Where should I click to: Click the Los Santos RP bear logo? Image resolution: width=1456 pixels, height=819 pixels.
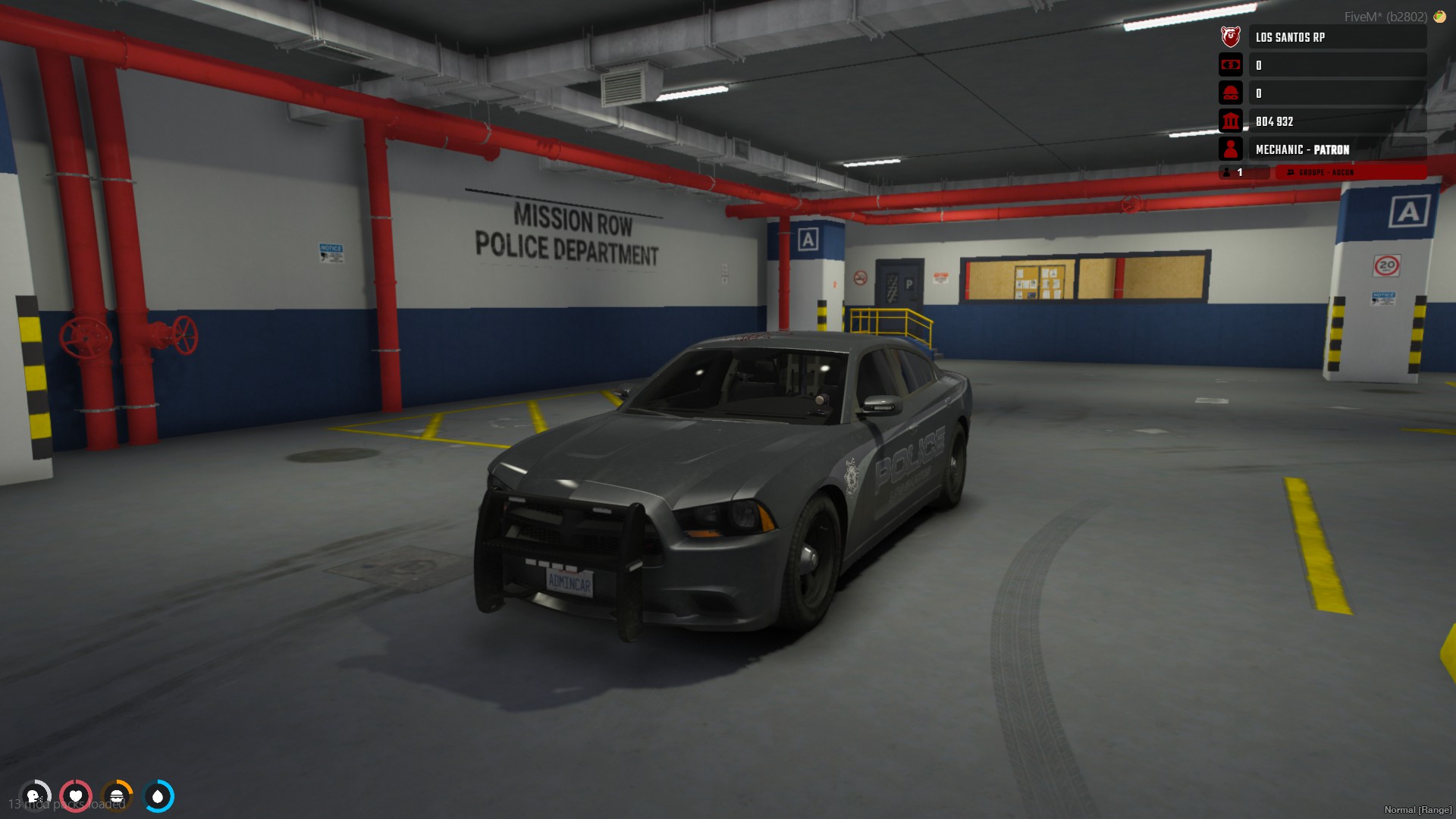click(x=1230, y=36)
